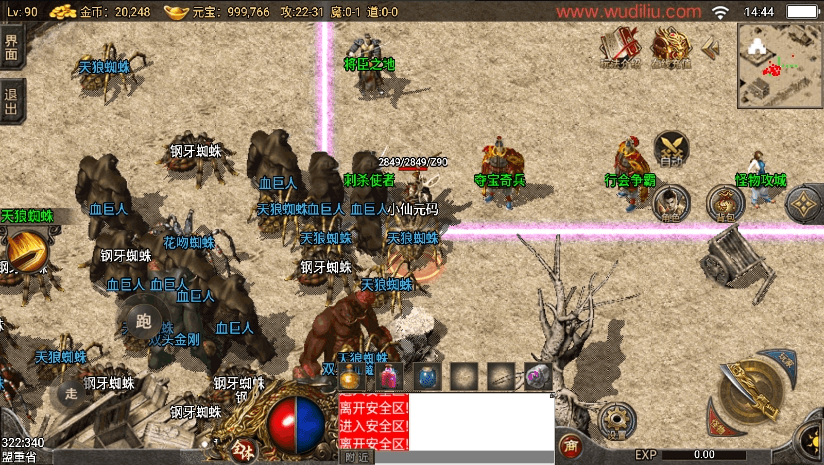This screenshot has height=465, width=824.
Task: Open the 玩法介绍 gameplay guide icon
Action: coord(620,46)
